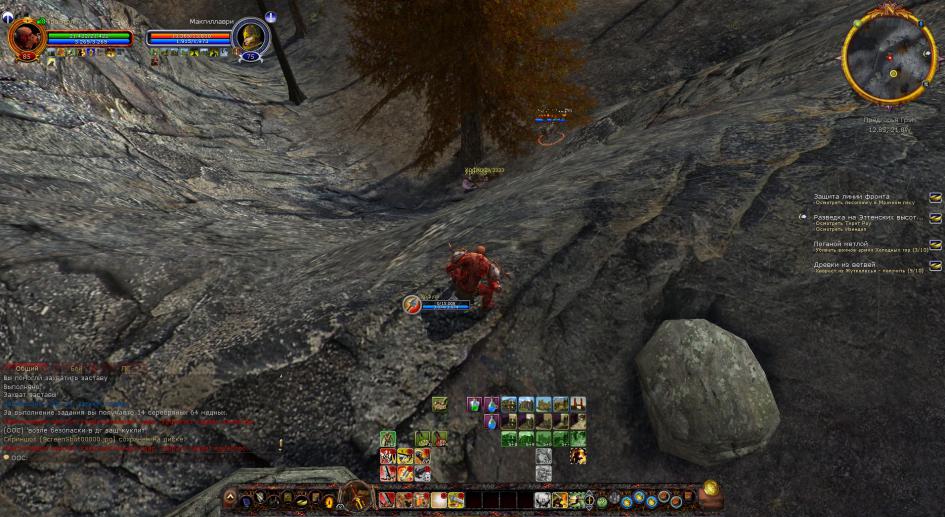Click the quest item button beside "Древки из ветвей"
The width and height of the screenshot is (945, 517).
click(935, 266)
